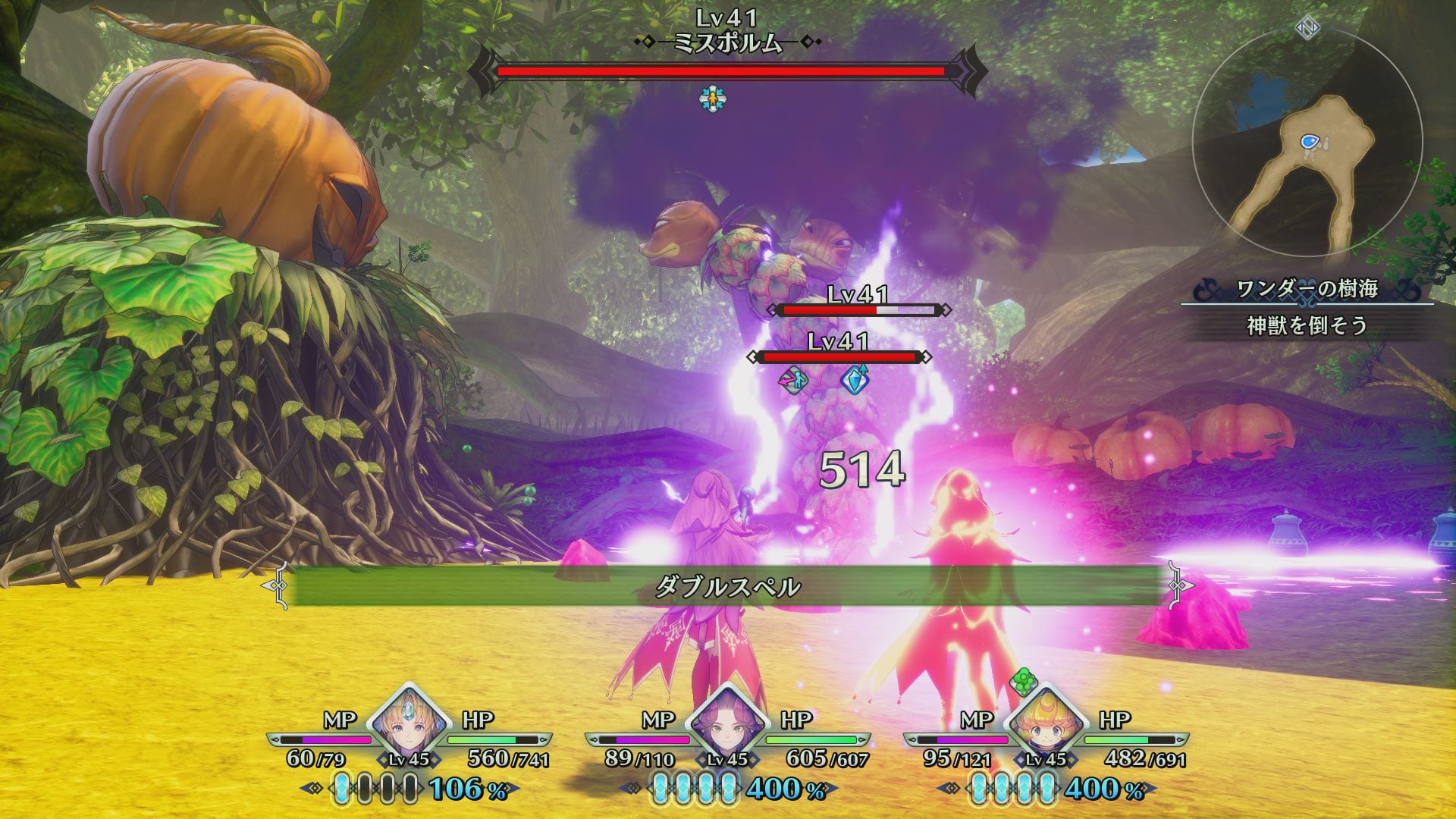Screen dimensions: 1456x819
Task: Select the north compass icon above minimap
Action: point(1307,28)
